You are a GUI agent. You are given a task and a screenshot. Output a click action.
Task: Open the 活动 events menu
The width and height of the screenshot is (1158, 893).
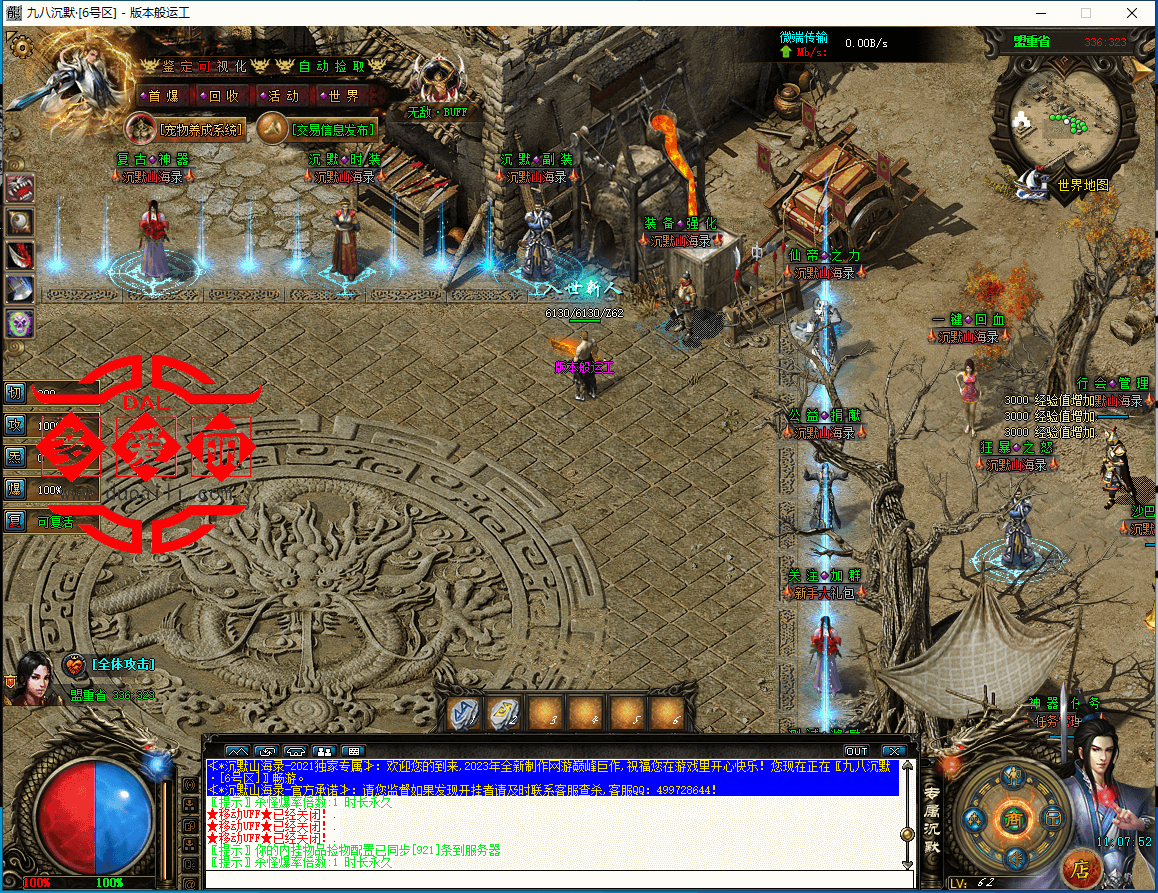pos(283,96)
